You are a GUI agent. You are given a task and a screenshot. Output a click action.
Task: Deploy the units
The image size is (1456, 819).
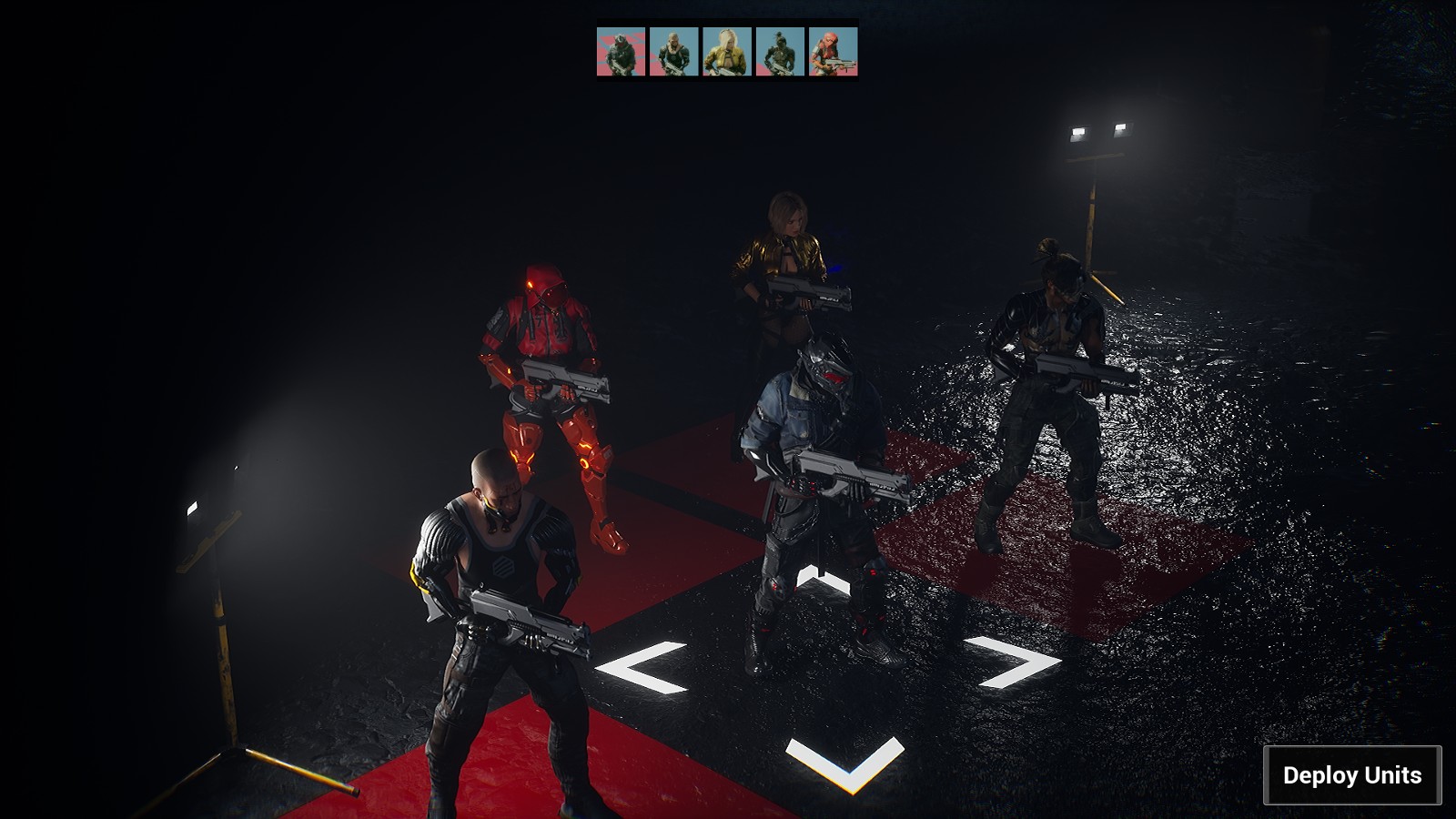tap(1351, 775)
